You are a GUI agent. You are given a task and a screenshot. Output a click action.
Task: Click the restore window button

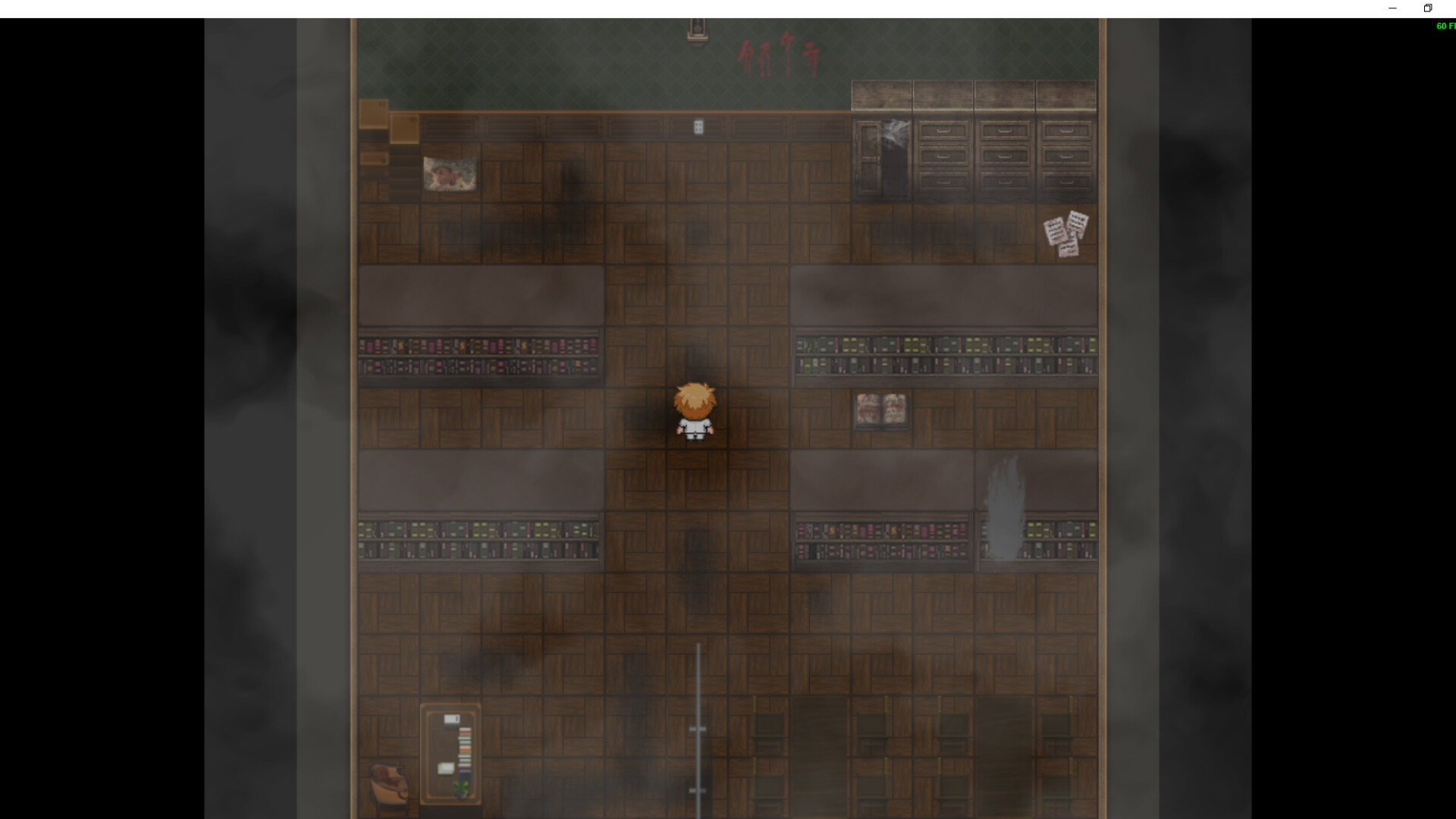[1428, 8]
